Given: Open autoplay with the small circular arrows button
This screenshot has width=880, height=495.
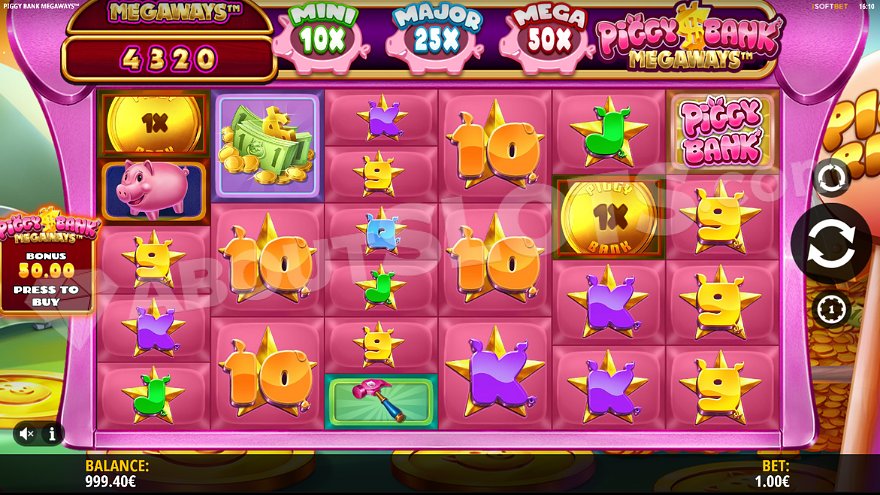Looking at the screenshot, I should (830, 177).
